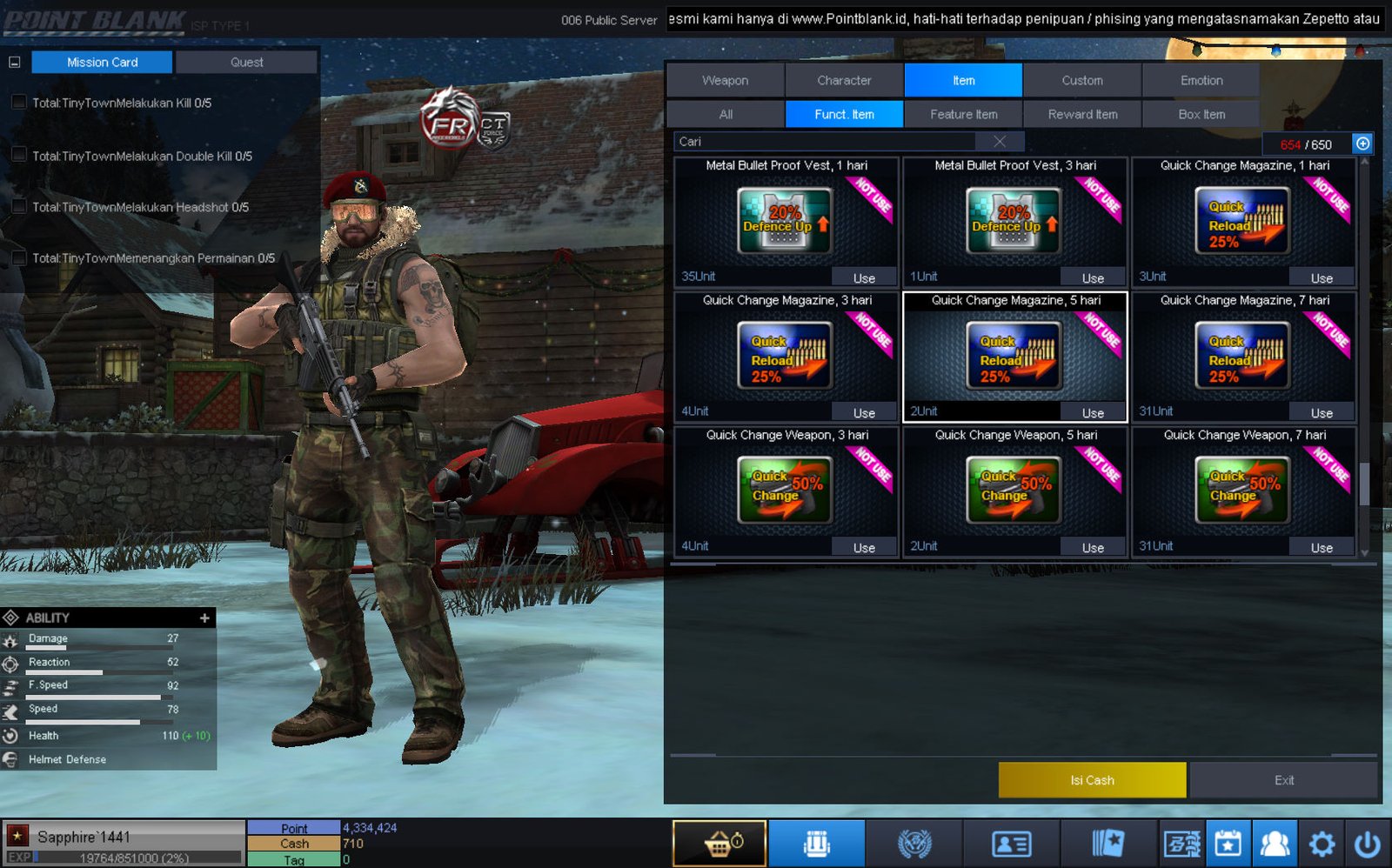This screenshot has width=1392, height=868.
Task: Expand inventory capacity with the plus button
Action: coord(1362,144)
